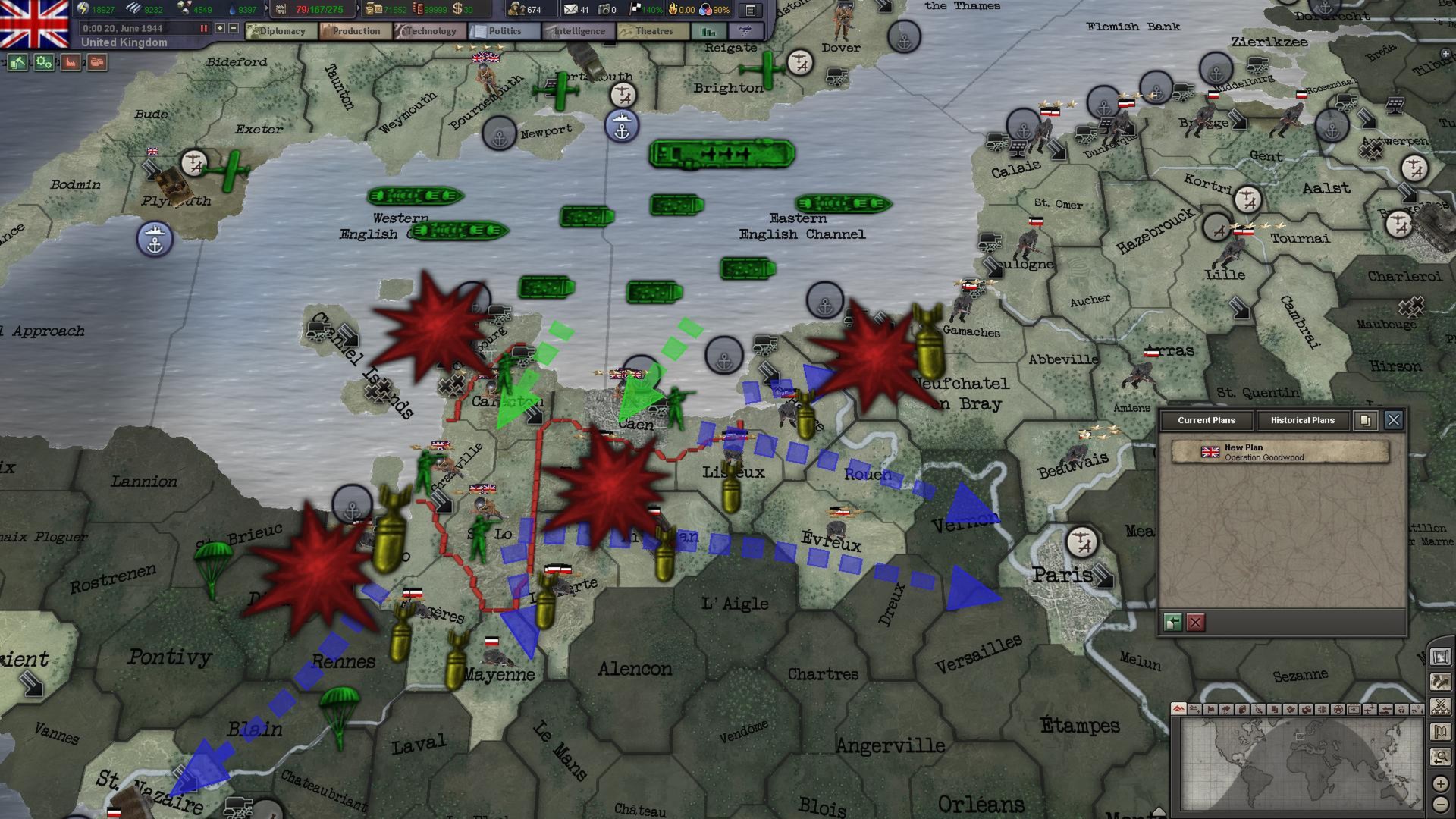Switch to the Historical Plans tab

coord(1304,419)
